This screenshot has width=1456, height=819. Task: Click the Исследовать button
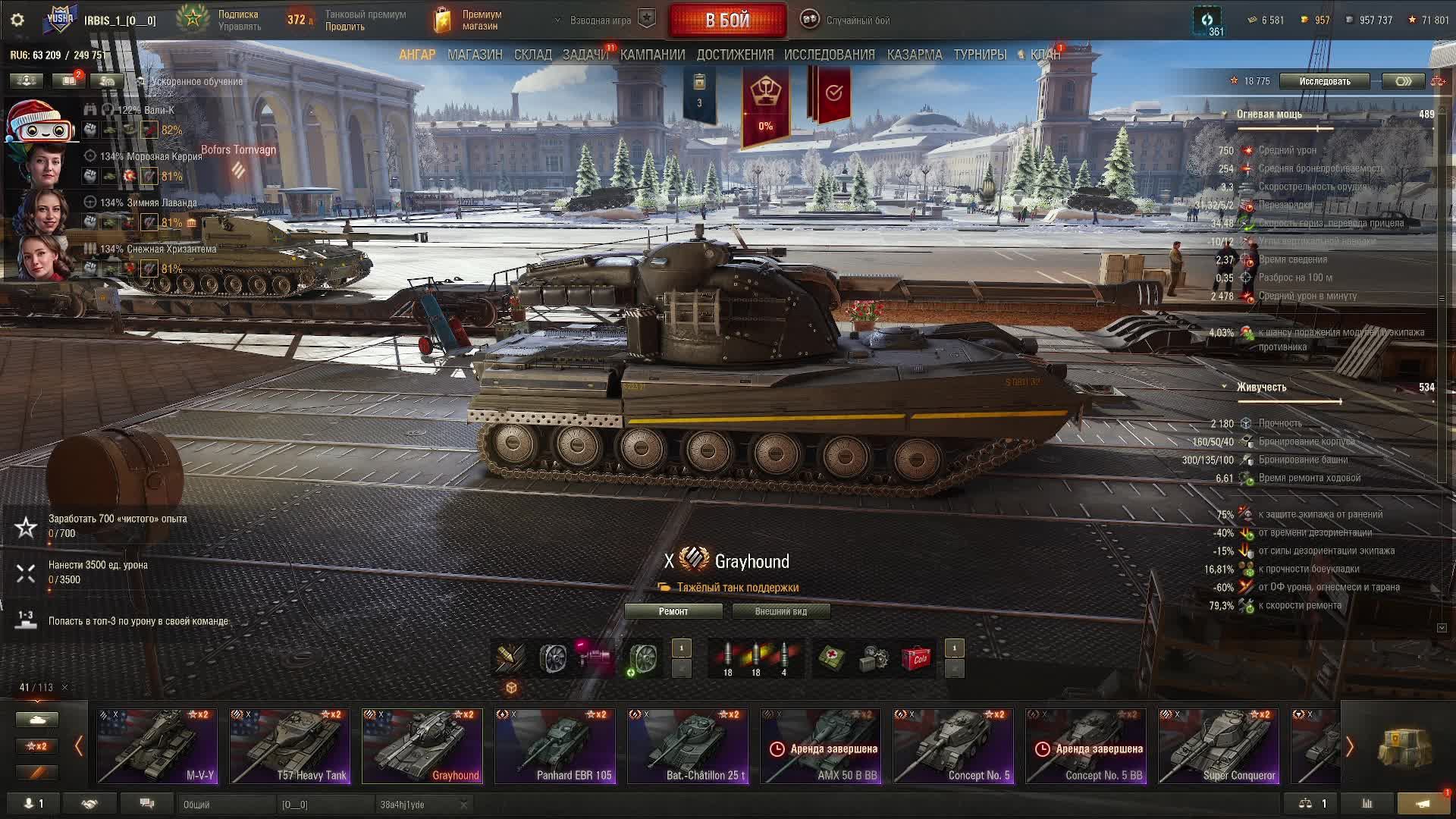[x=1324, y=81]
